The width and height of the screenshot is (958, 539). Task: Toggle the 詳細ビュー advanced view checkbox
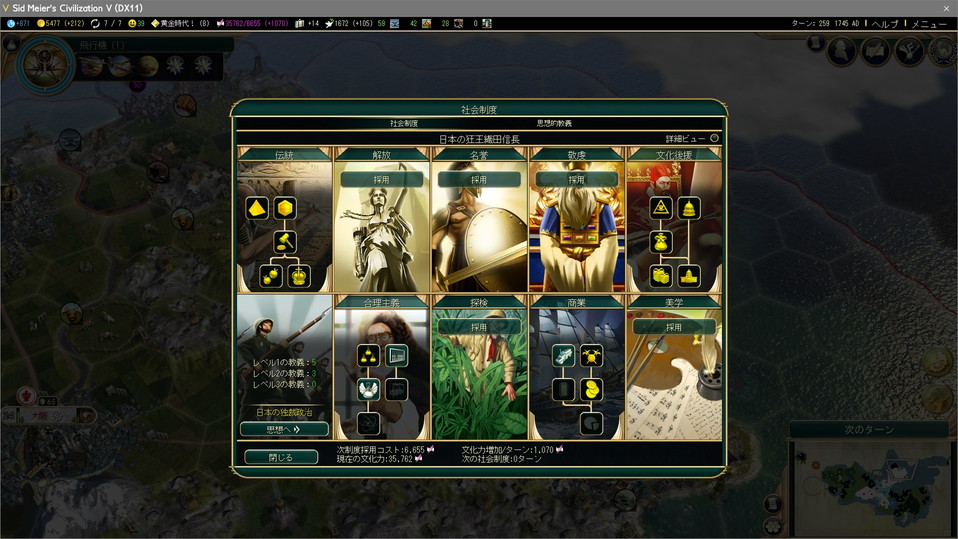pyautogui.click(x=714, y=138)
